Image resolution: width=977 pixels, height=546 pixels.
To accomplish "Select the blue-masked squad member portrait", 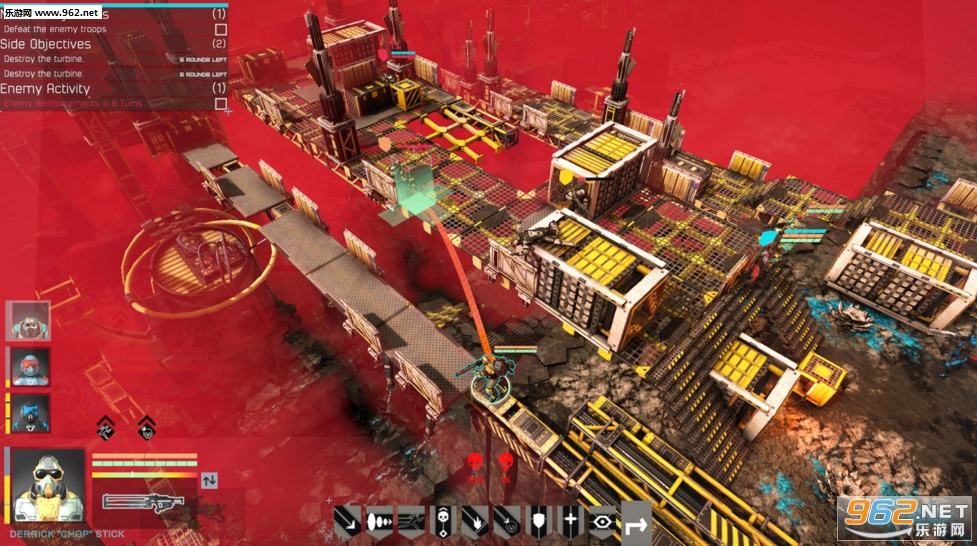I will point(30,412).
